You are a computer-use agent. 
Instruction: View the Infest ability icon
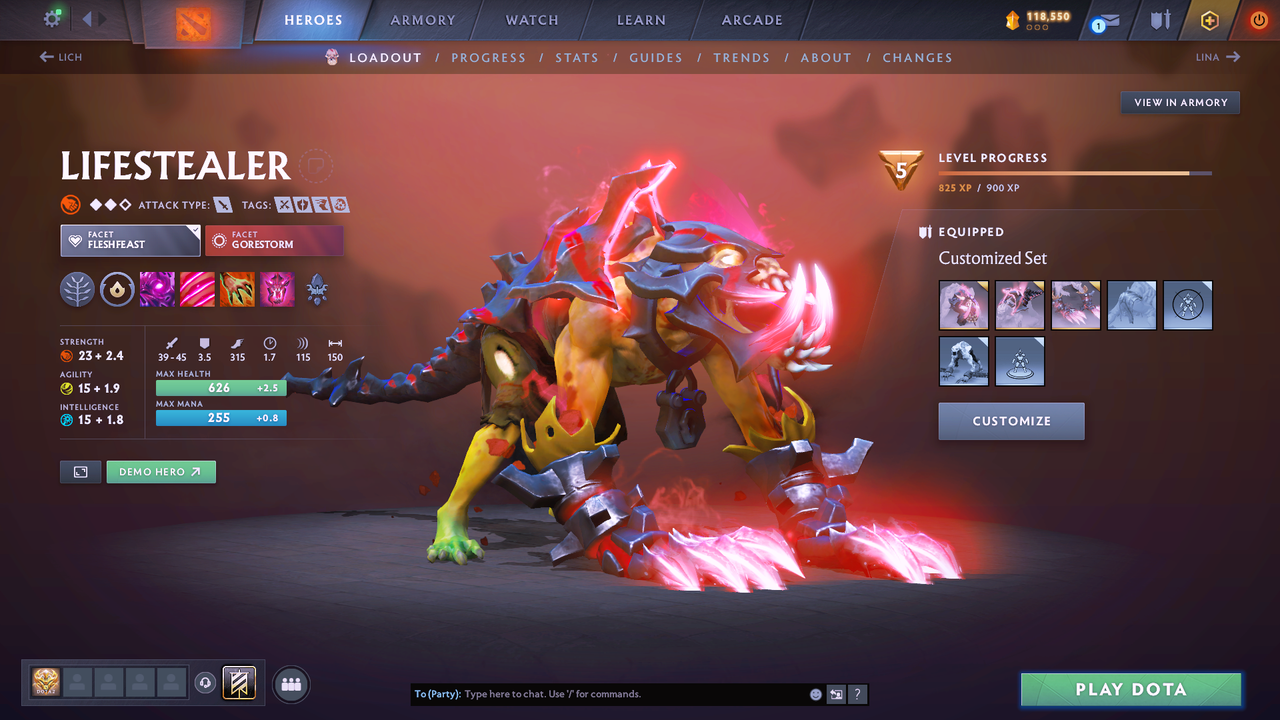click(x=277, y=290)
